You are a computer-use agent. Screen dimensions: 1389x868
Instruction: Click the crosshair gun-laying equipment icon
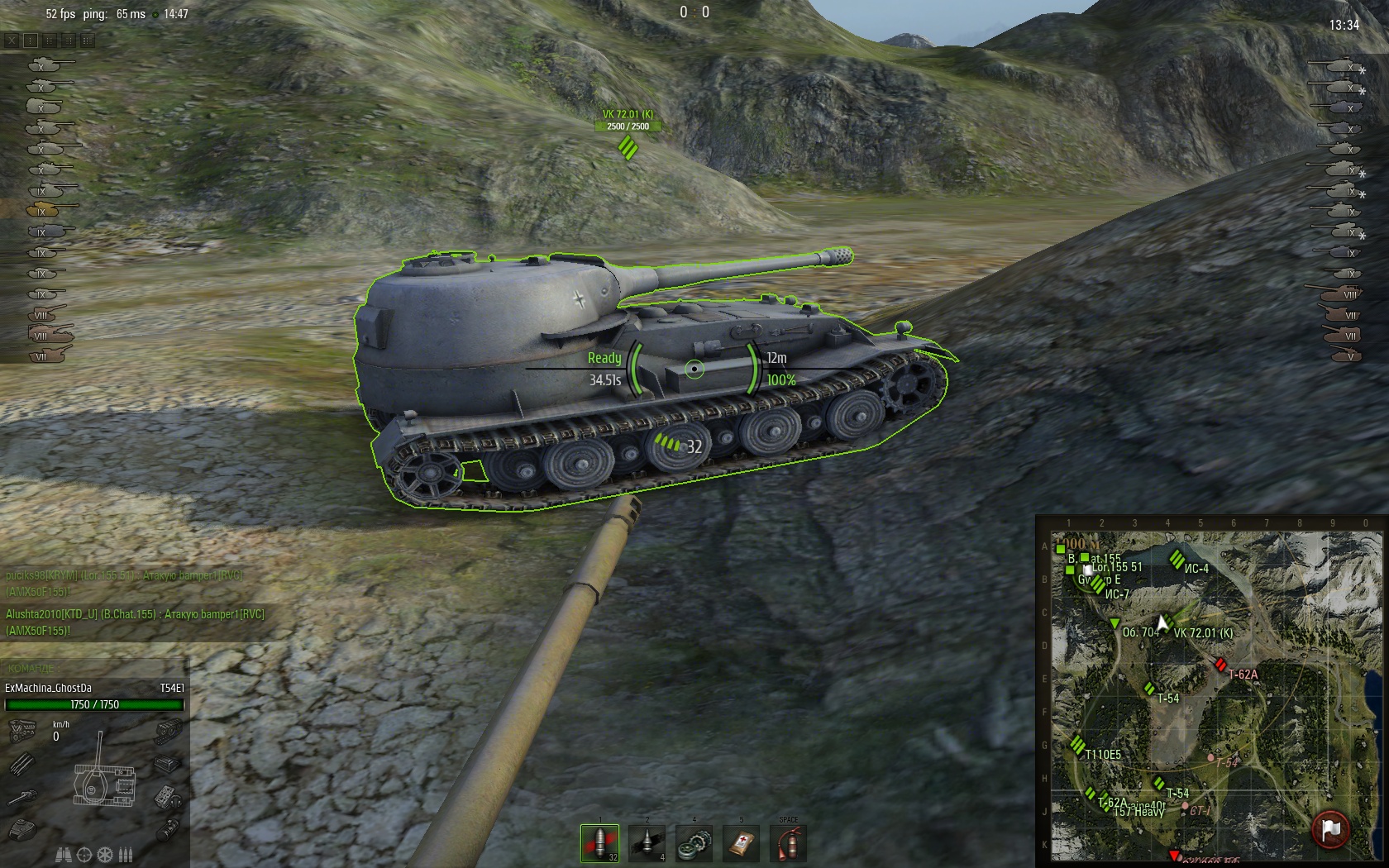click(84, 855)
